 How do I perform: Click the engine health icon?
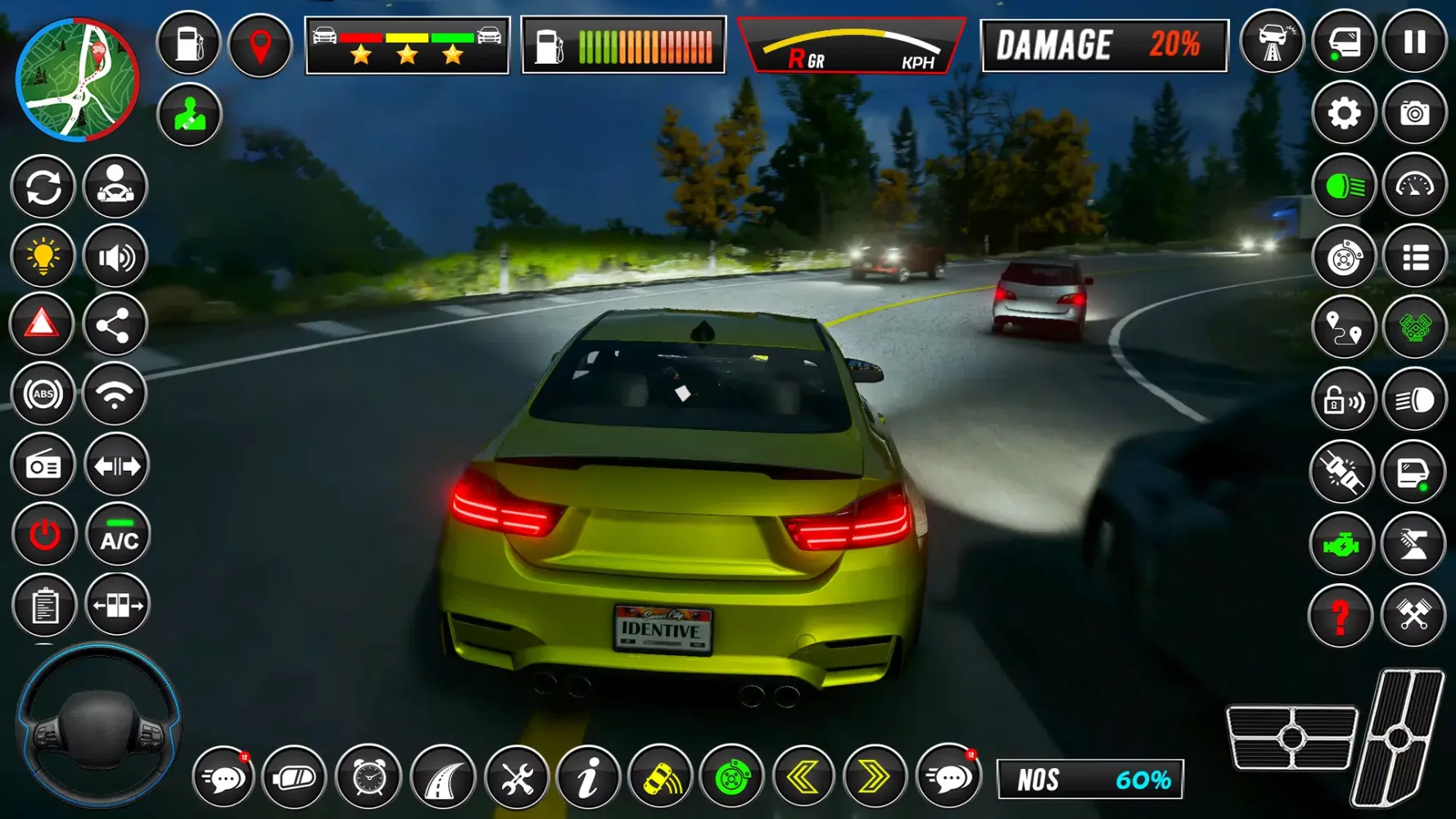[1343, 545]
